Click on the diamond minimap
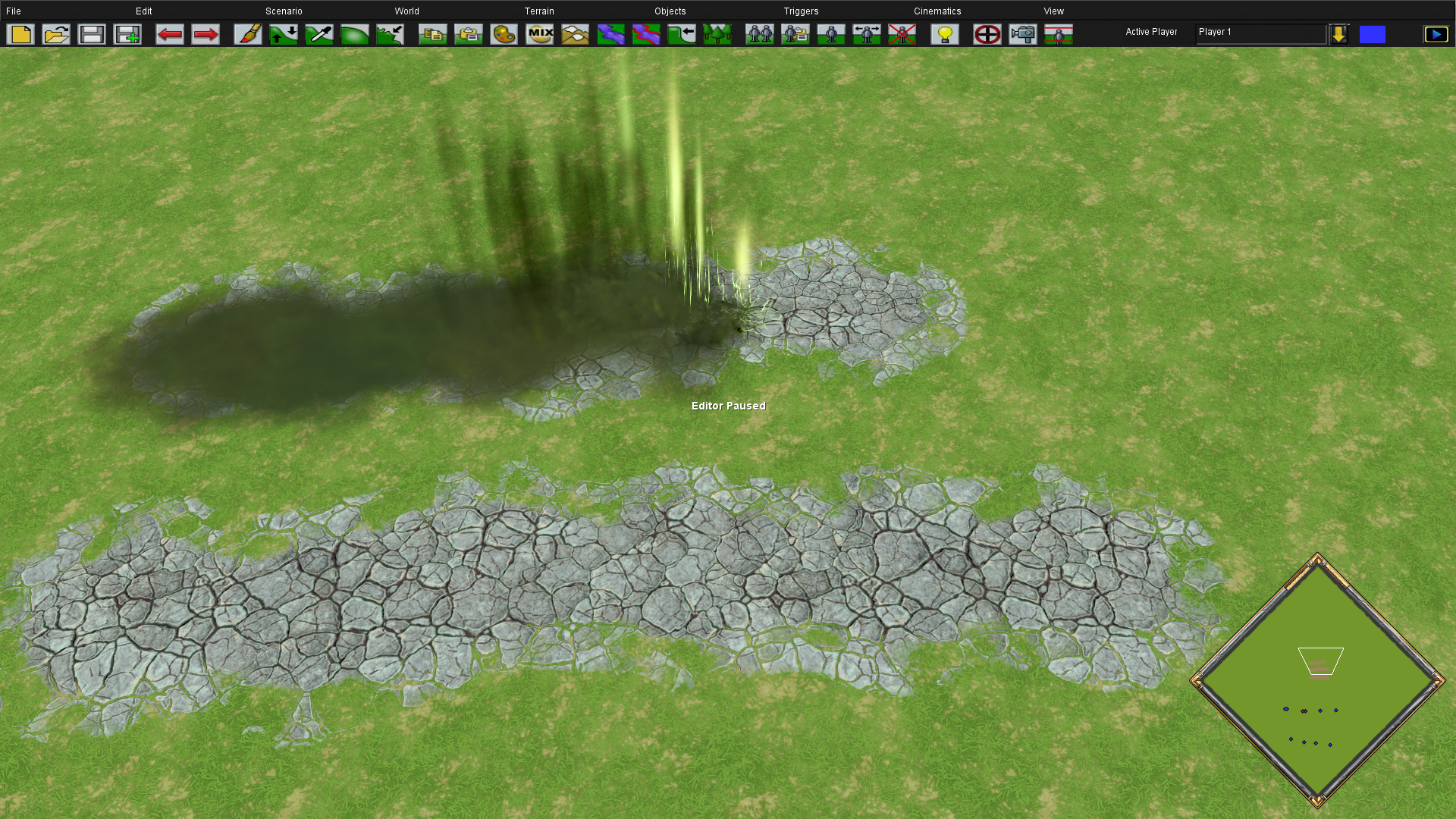The image size is (1456, 819). (1318, 680)
